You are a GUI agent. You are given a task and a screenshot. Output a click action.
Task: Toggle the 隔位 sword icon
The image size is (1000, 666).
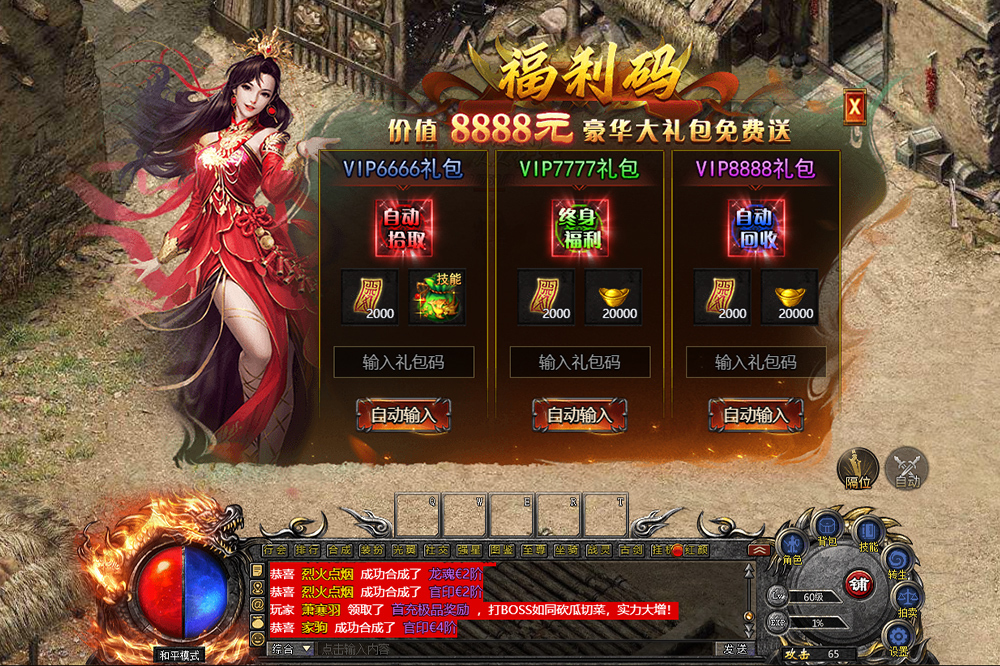click(858, 467)
